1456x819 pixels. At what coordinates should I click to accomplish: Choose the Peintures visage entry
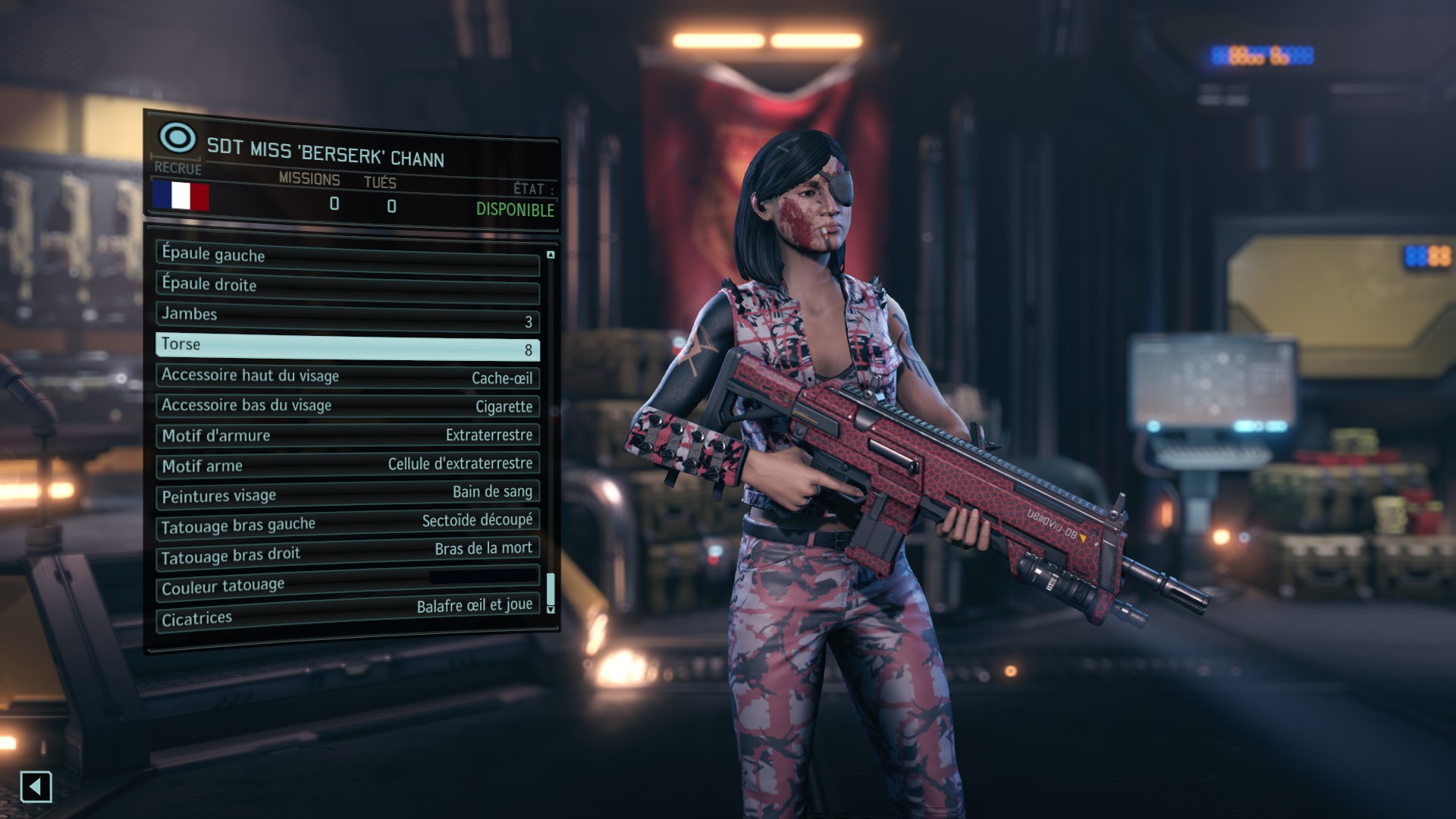tap(347, 494)
